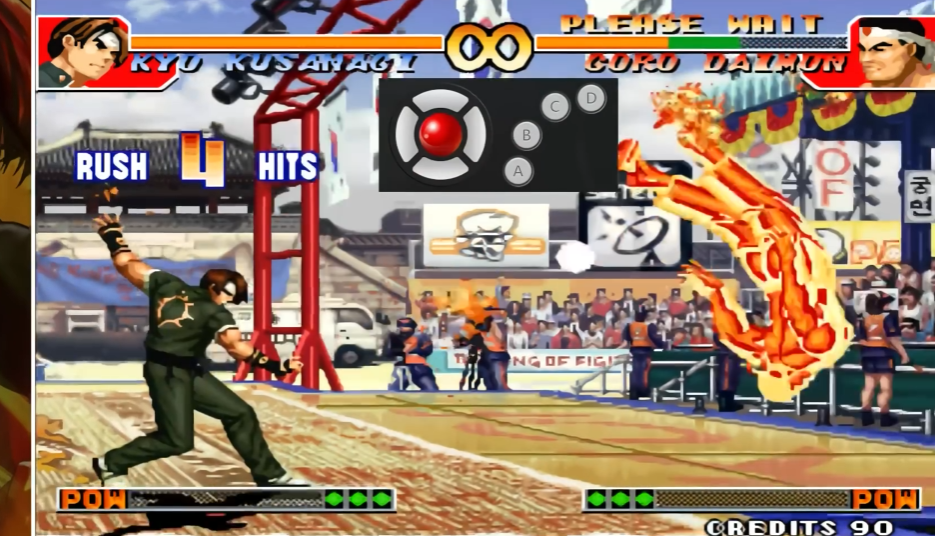Screen dimensions: 935x536
Task: Tap the B button on the virtual pad
Action: pyautogui.click(x=527, y=135)
